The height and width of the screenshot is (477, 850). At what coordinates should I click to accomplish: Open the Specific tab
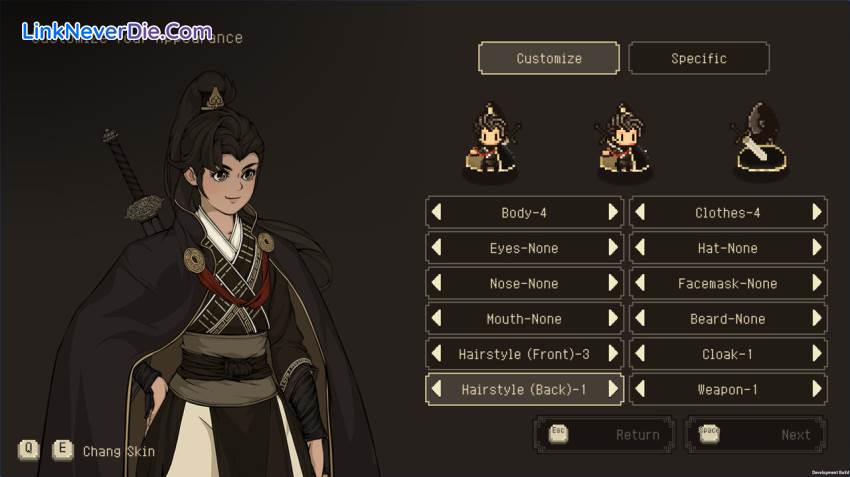tap(698, 58)
